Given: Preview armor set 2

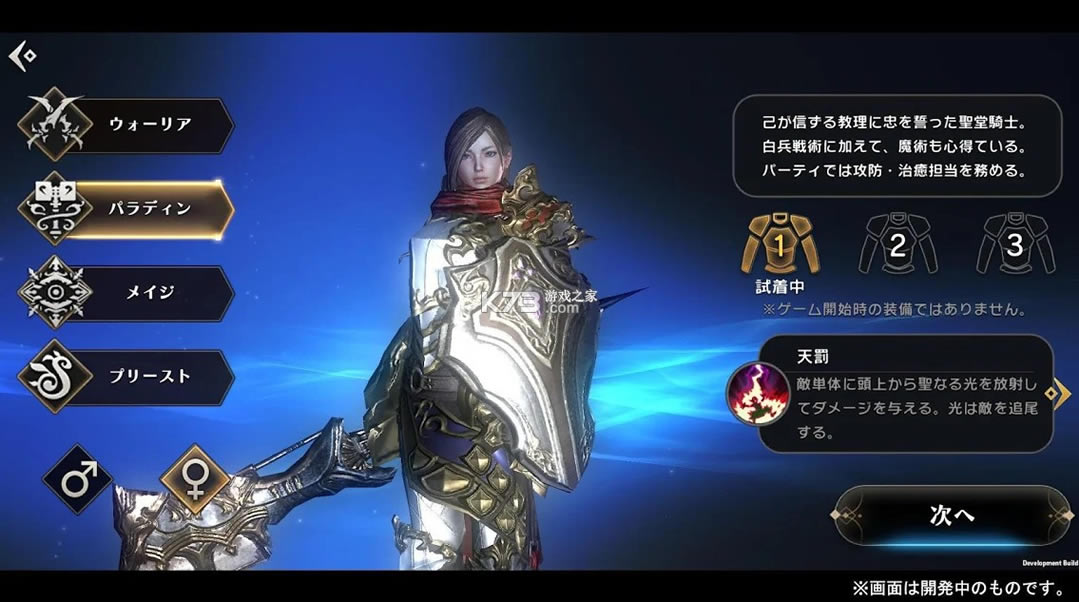Looking at the screenshot, I should (x=896, y=243).
